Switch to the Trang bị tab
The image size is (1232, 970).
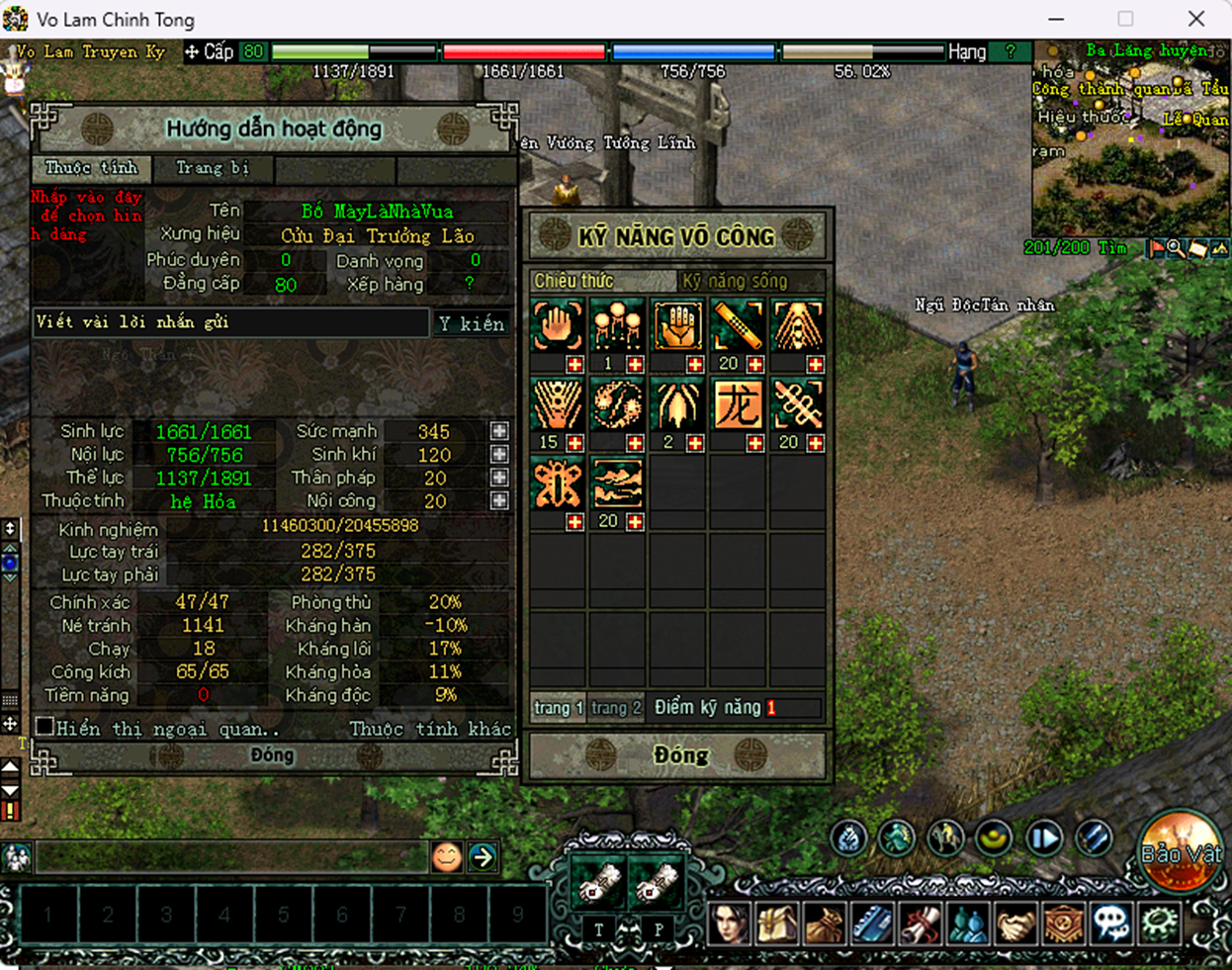[213, 168]
